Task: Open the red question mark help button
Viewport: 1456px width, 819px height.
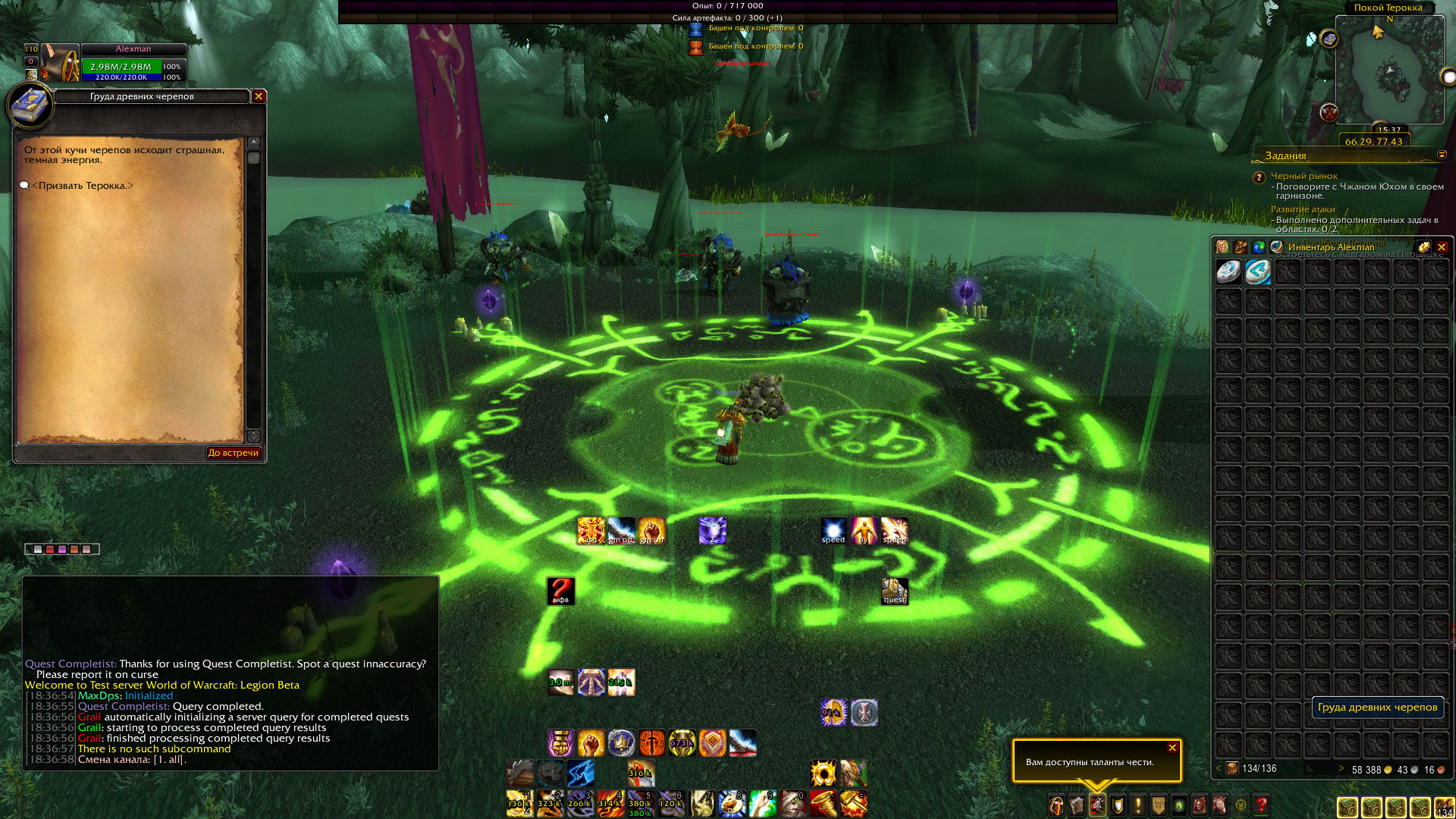Action: click(1261, 805)
